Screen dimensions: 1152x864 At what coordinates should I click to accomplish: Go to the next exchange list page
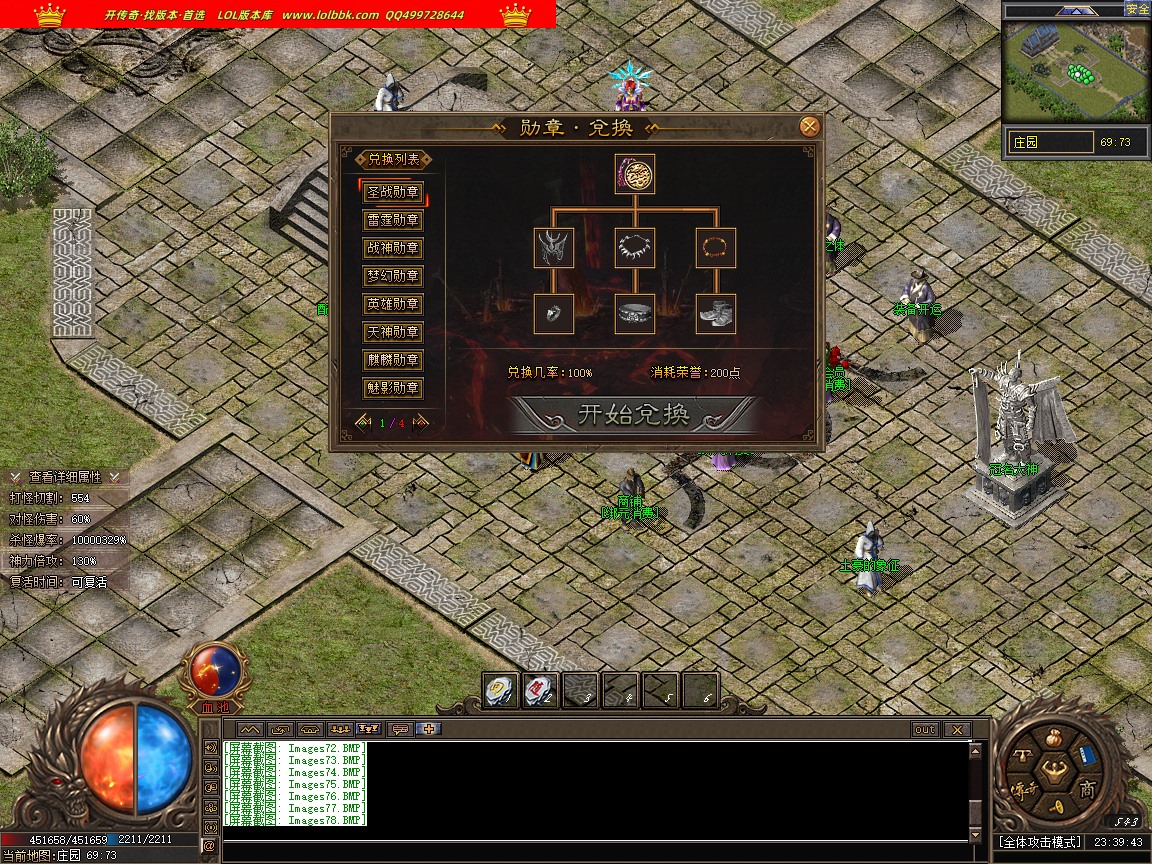423,422
